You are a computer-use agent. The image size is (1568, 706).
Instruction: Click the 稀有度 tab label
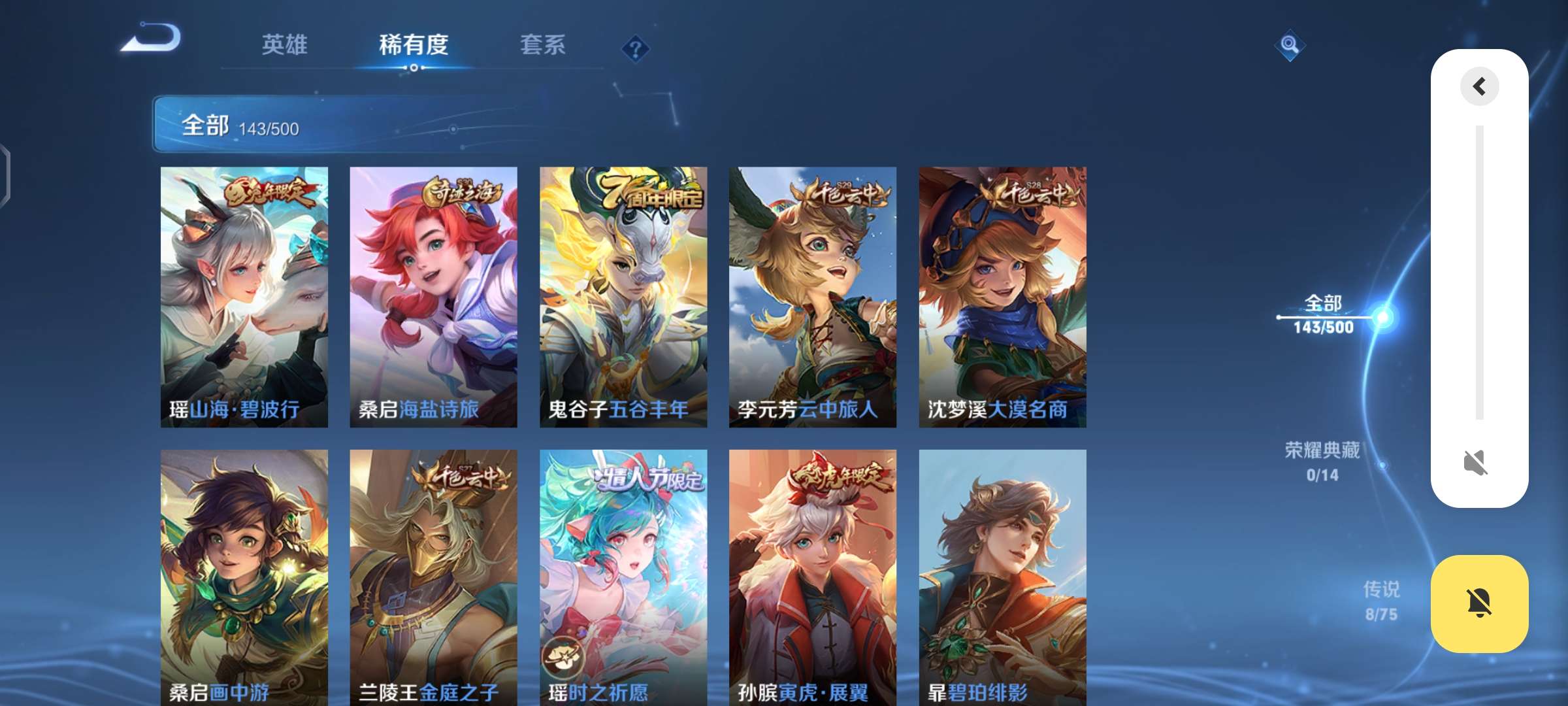tap(414, 46)
